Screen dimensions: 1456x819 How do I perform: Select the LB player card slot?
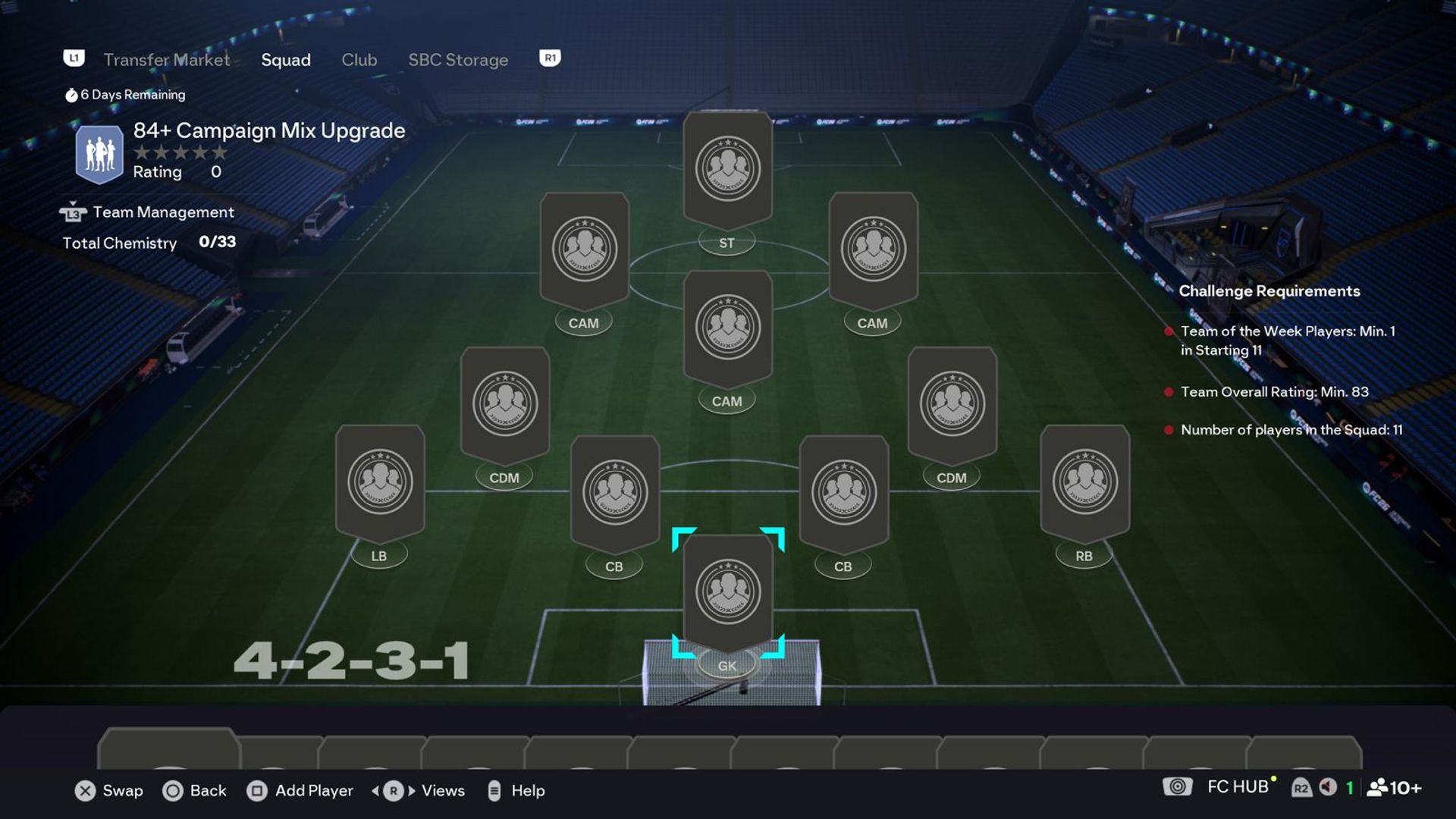point(379,480)
